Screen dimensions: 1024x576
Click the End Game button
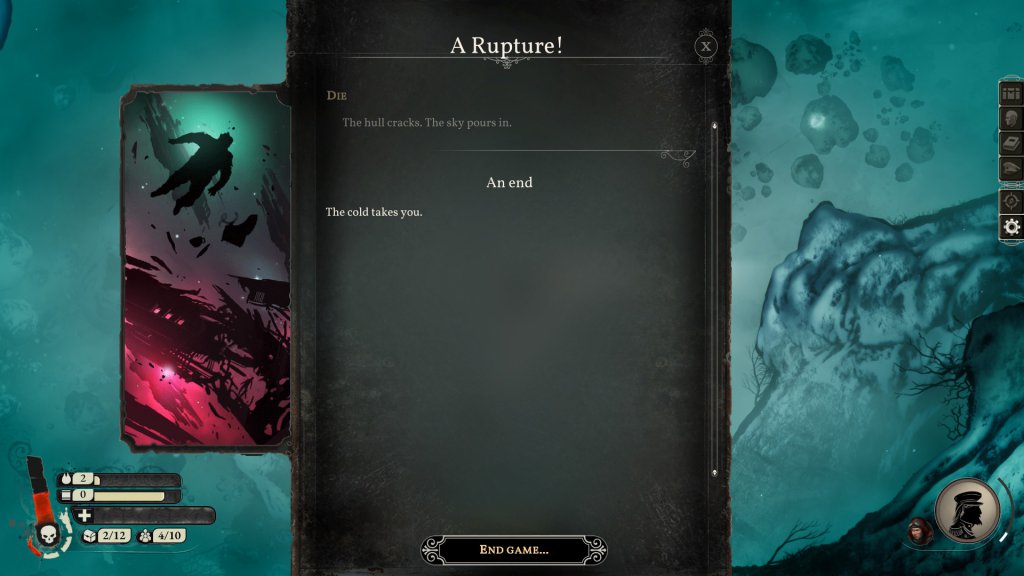pyautogui.click(x=514, y=550)
